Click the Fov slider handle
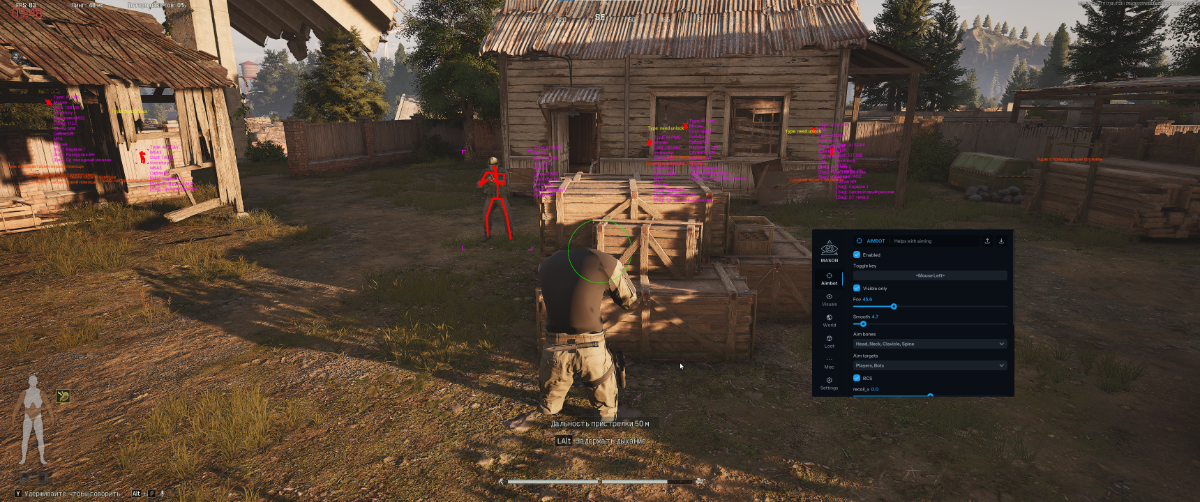The width and height of the screenshot is (1200, 502). (893, 306)
